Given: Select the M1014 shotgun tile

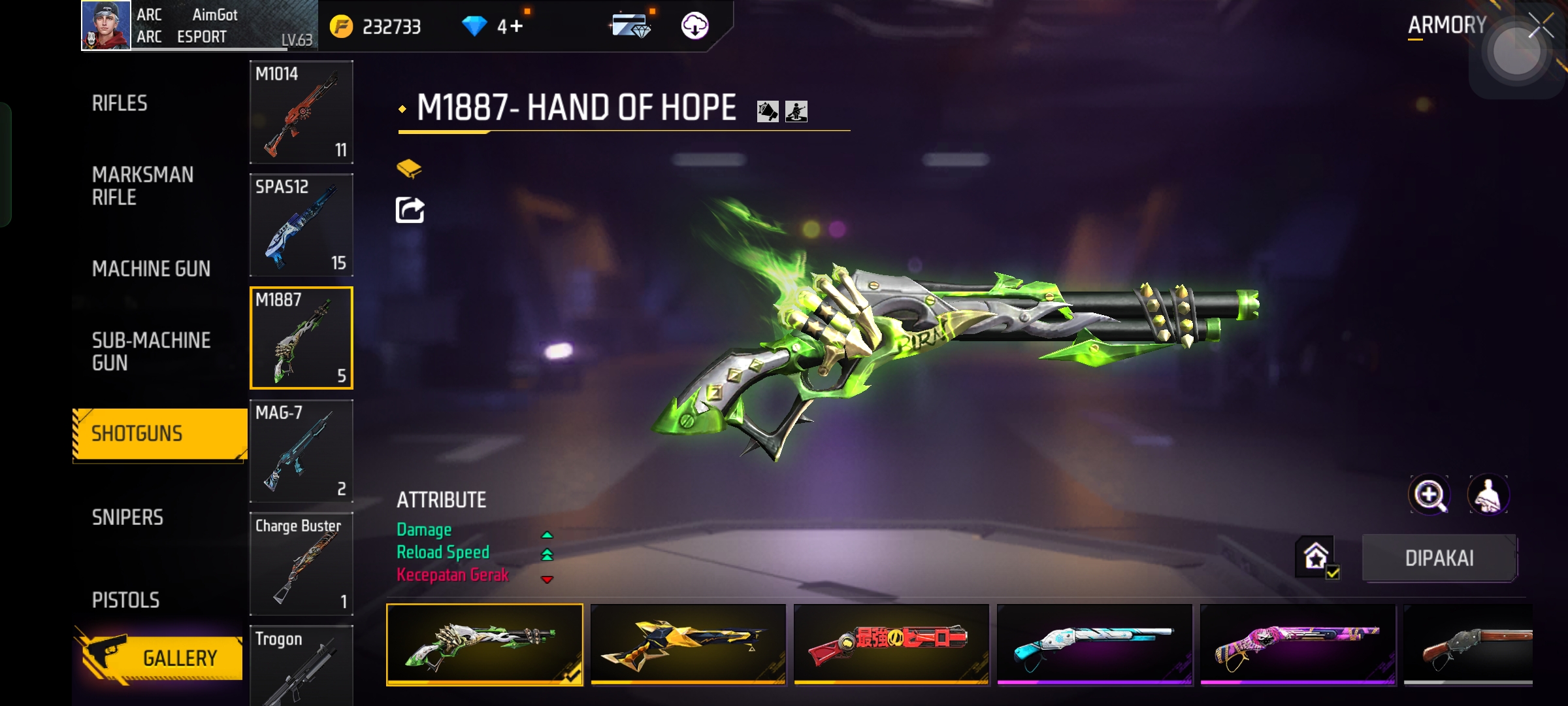Looking at the screenshot, I should coord(301,112).
